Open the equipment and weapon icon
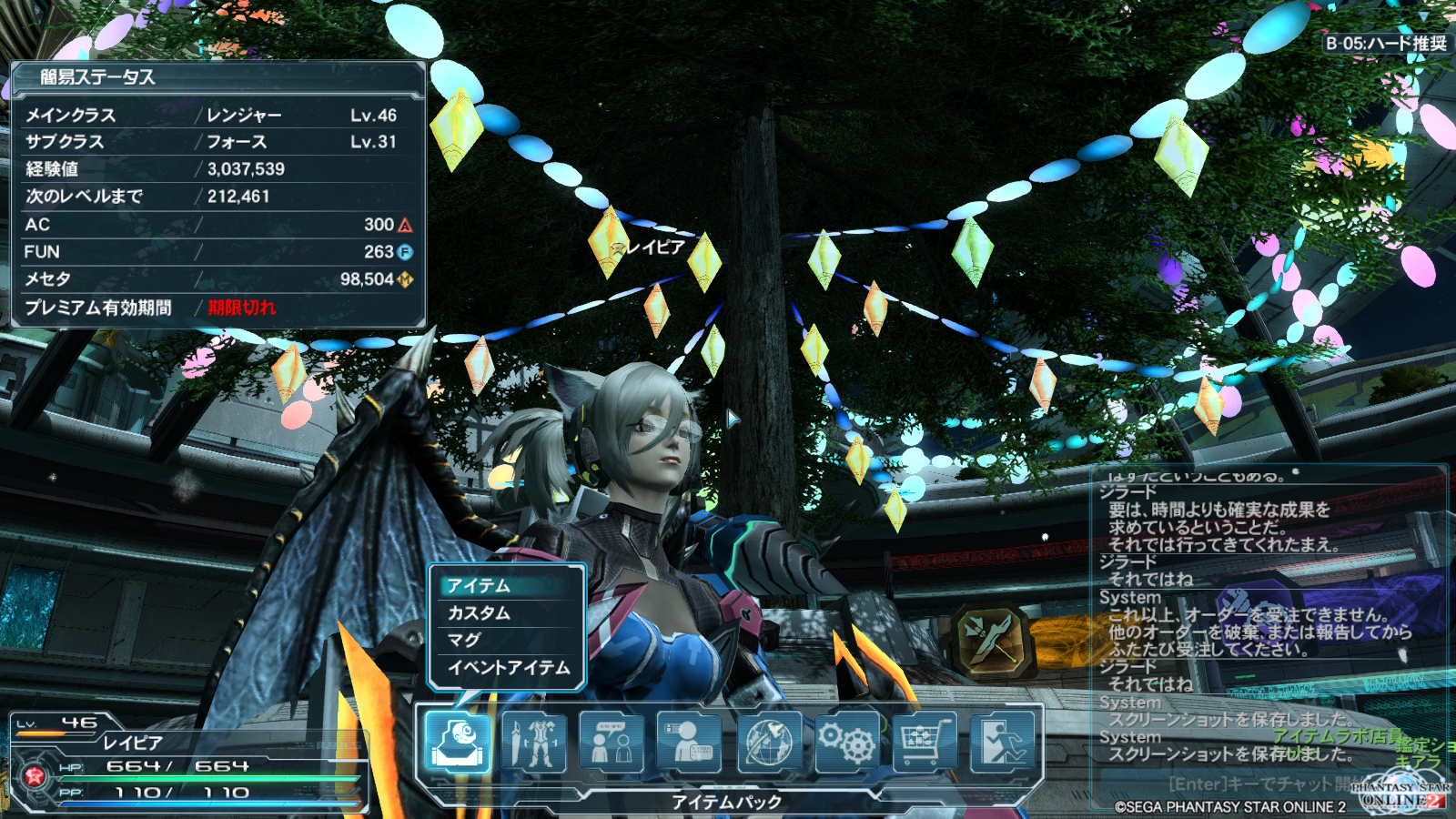Screen dimensions: 1456x819 pos(534,742)
